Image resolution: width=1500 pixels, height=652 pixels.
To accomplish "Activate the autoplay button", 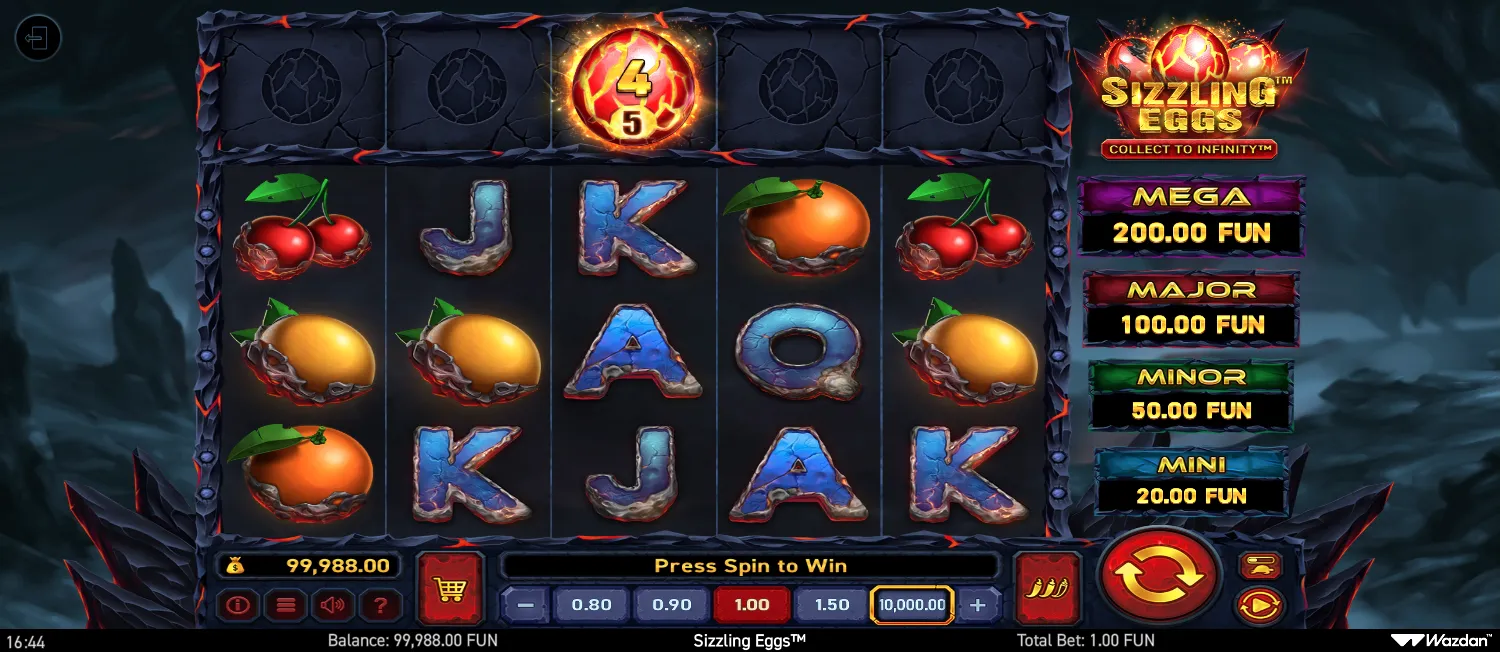I will (x=1259, y=605).
